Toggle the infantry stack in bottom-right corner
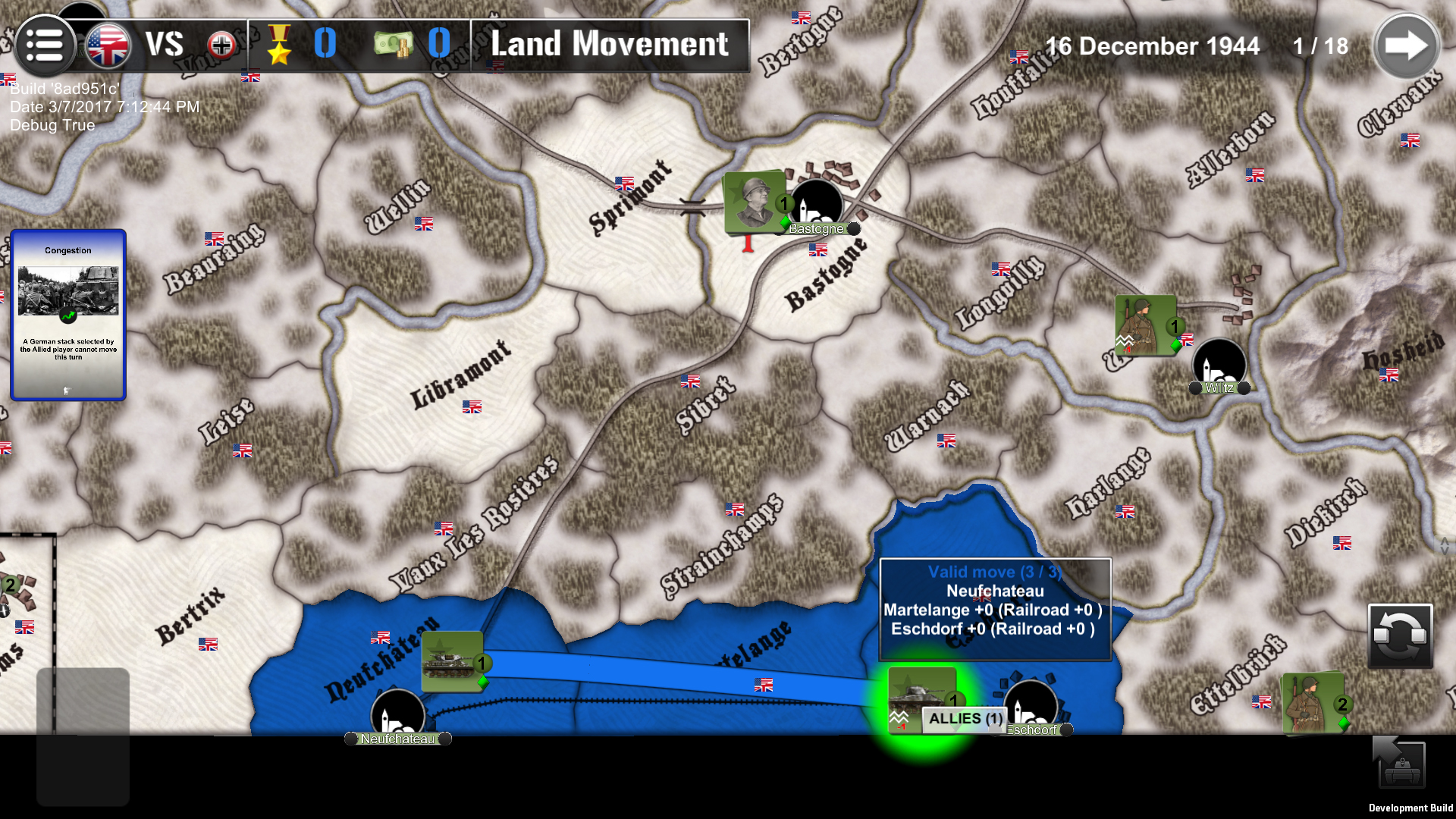 [x=1313, y=704]
